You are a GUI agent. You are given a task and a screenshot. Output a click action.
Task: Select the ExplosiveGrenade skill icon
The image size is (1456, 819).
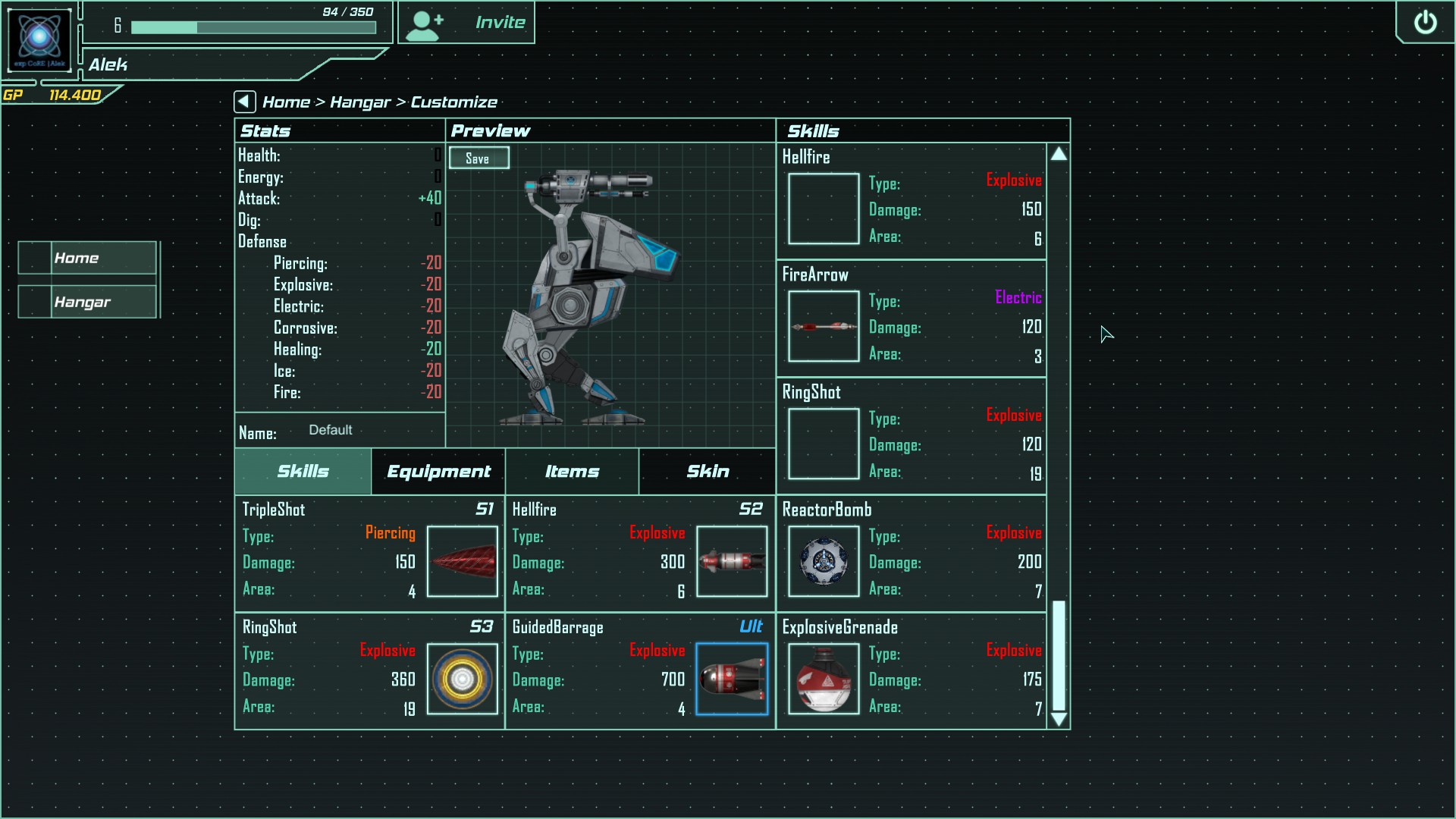click(823, 679)
